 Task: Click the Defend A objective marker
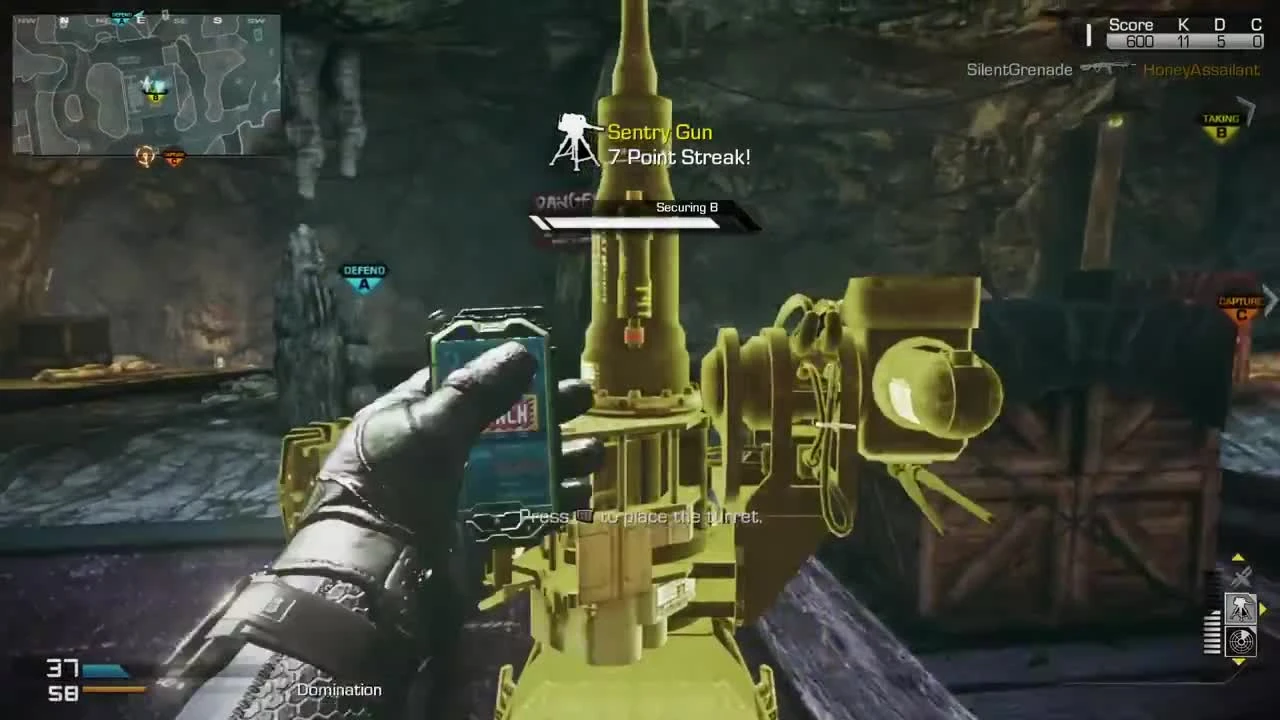point(364,275)
